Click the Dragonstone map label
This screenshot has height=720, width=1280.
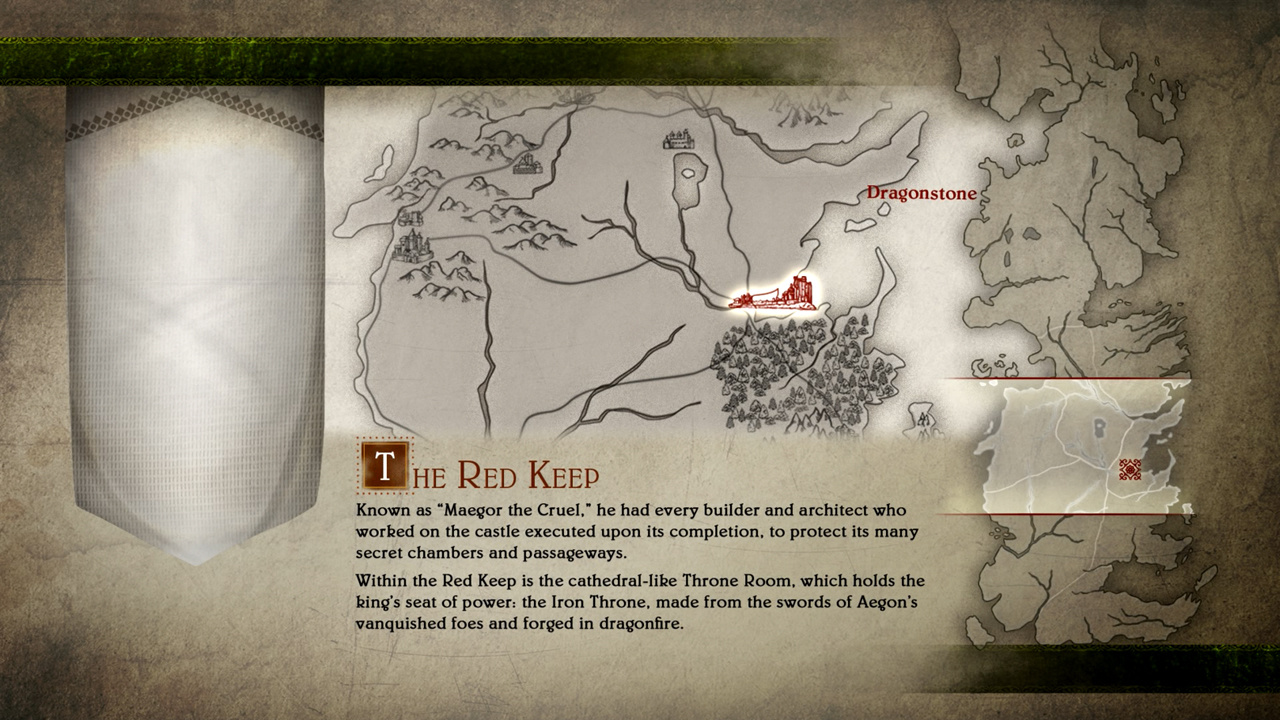pos(921,193)
